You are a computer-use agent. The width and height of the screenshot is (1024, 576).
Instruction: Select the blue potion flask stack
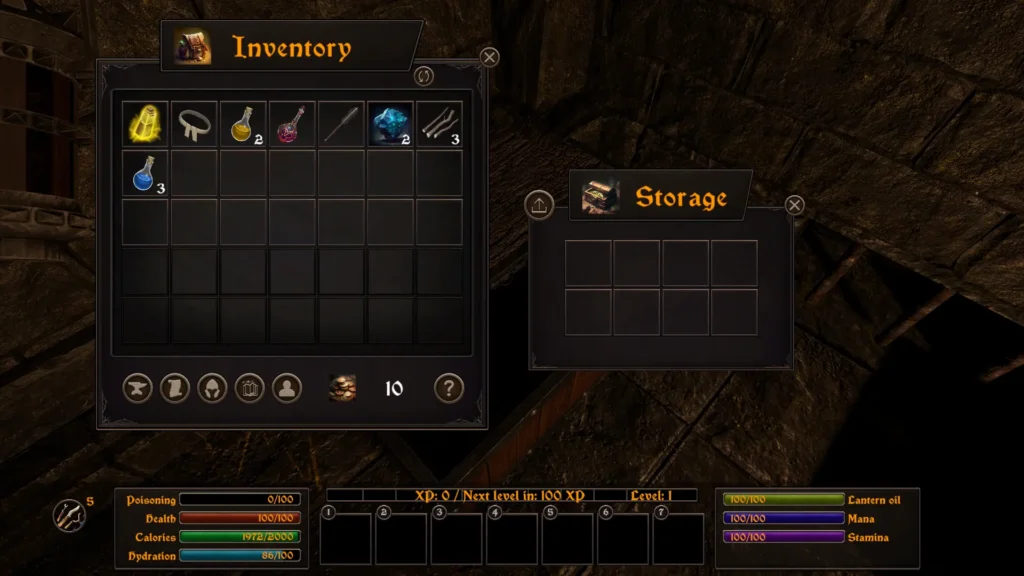pyautogui.click(x=146, y=173)
